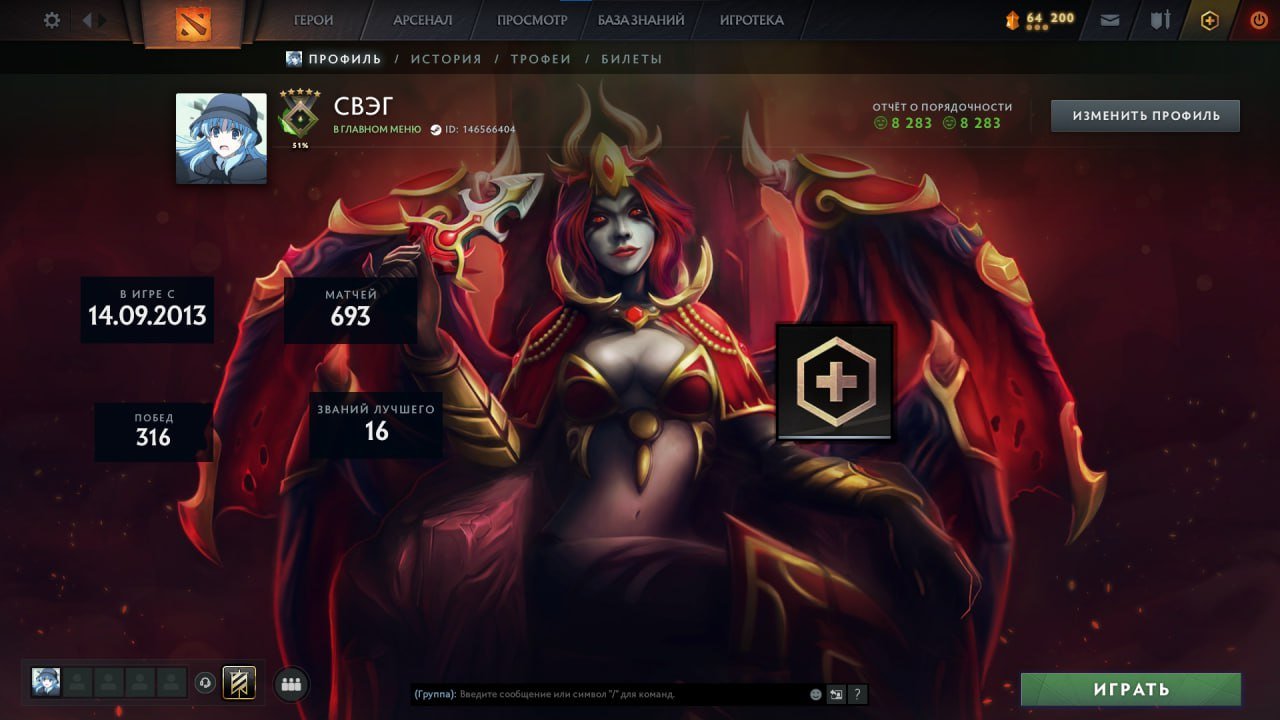Open the ГЕРОИ menu
This screenshot has width=1280, height=720.
313,19
